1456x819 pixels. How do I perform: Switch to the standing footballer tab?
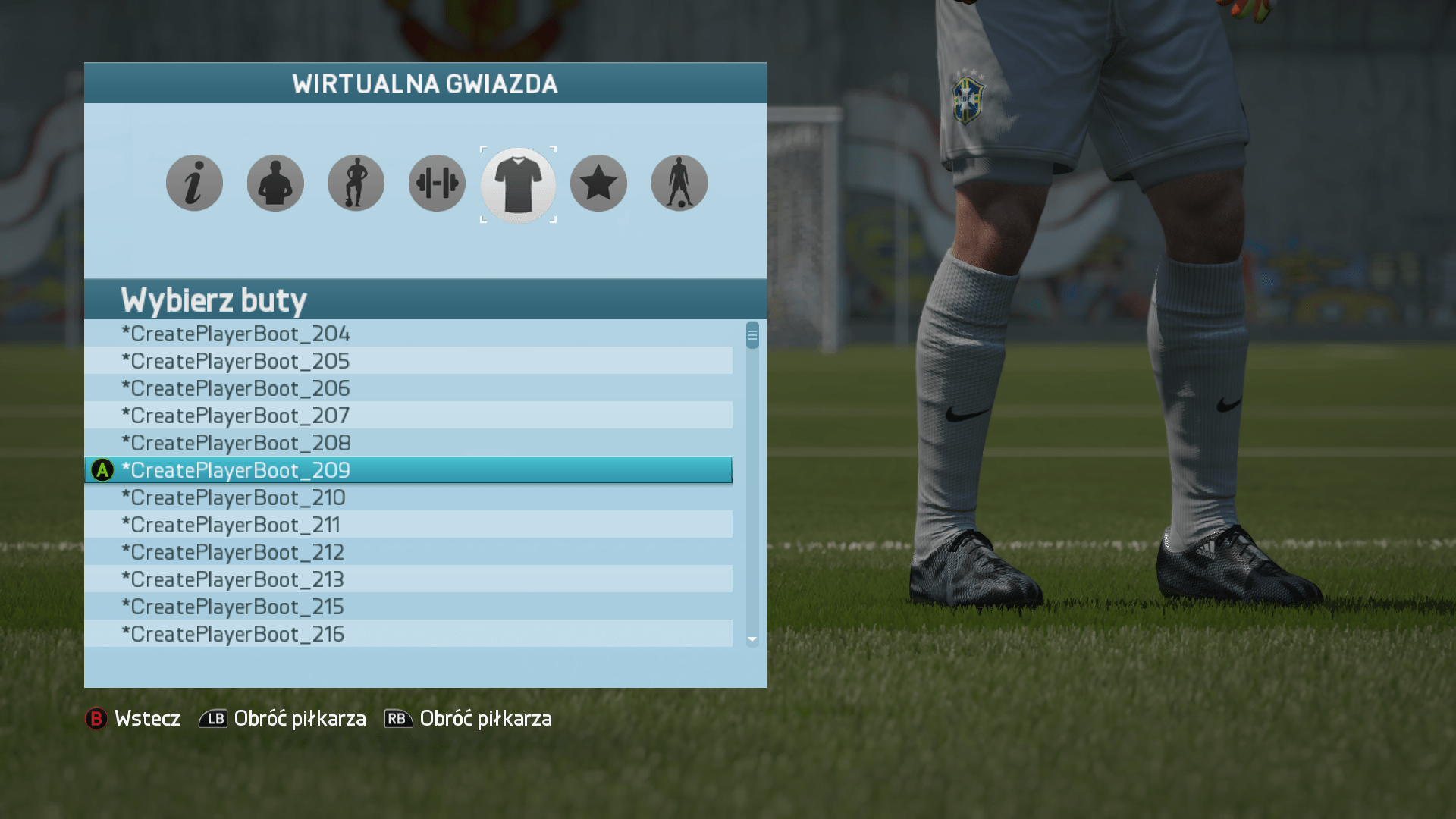pyautogui.click(x=679, y=184)
